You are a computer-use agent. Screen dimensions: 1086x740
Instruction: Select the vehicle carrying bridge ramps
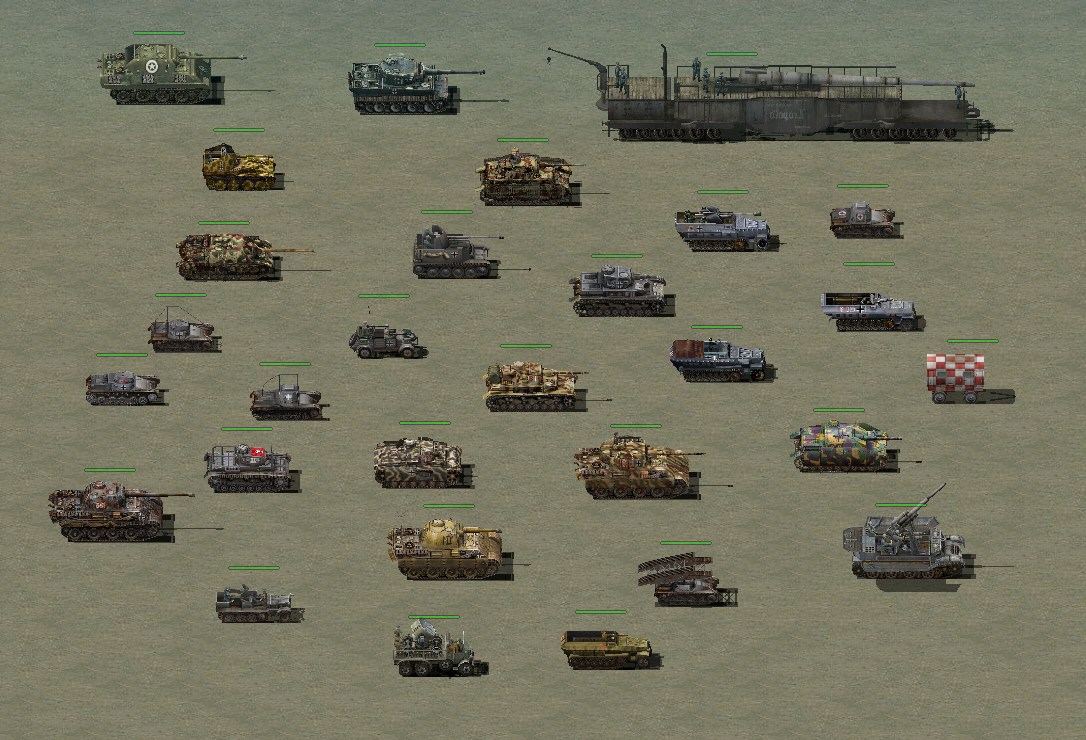pos(684,580)
